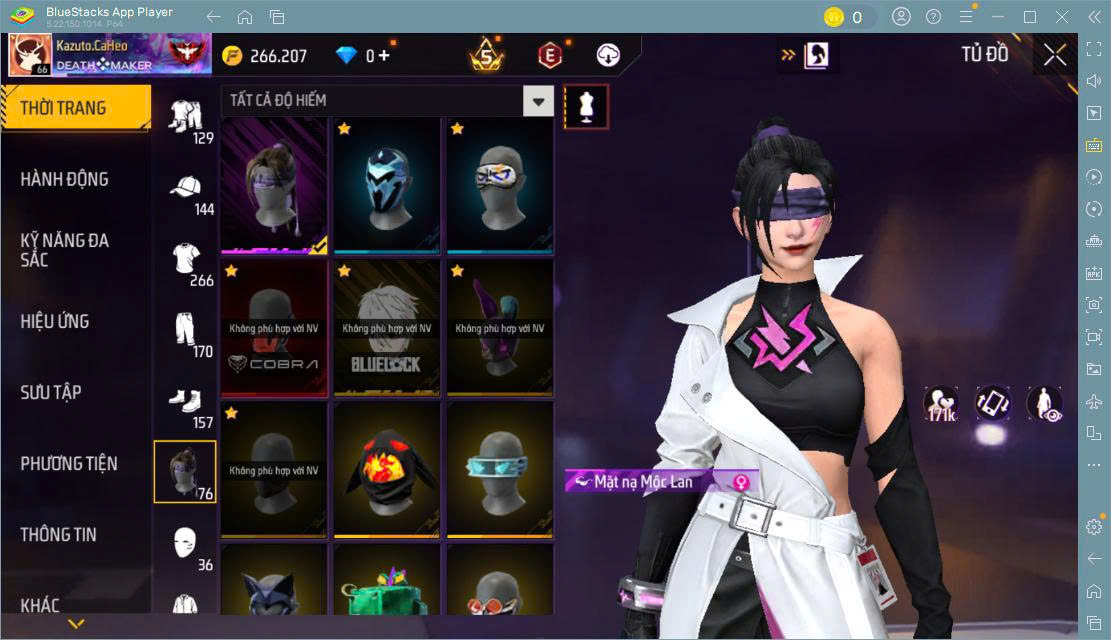Switch to HIỆU ỨNG tab

55,321
